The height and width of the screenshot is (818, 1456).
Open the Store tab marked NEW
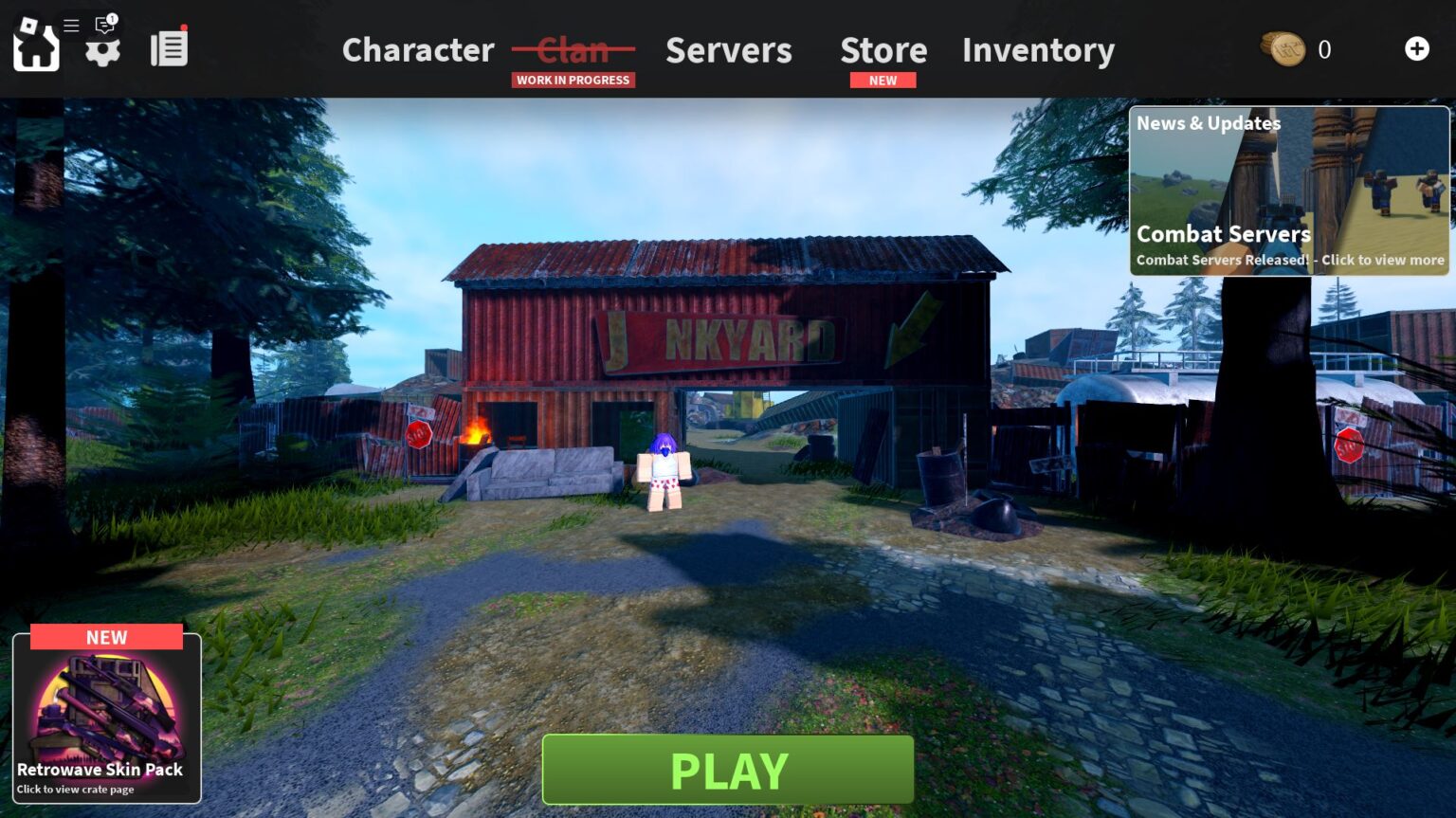pyautogui.click(x=883, y=50)
